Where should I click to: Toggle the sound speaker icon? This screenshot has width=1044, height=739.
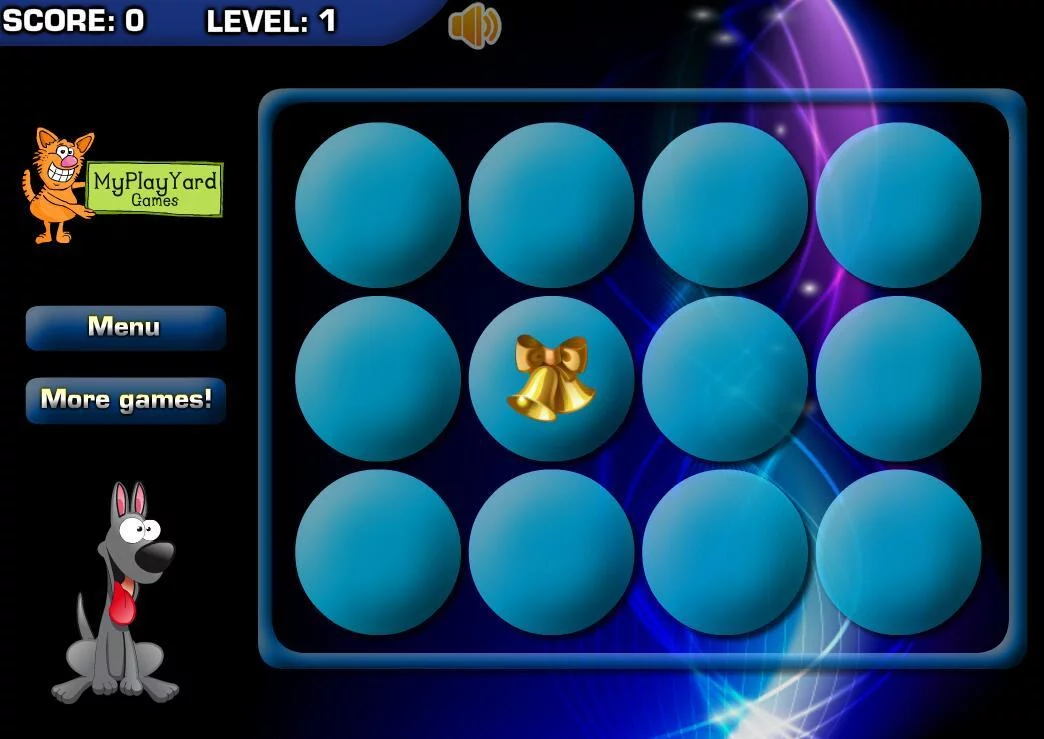click(474, 25)
